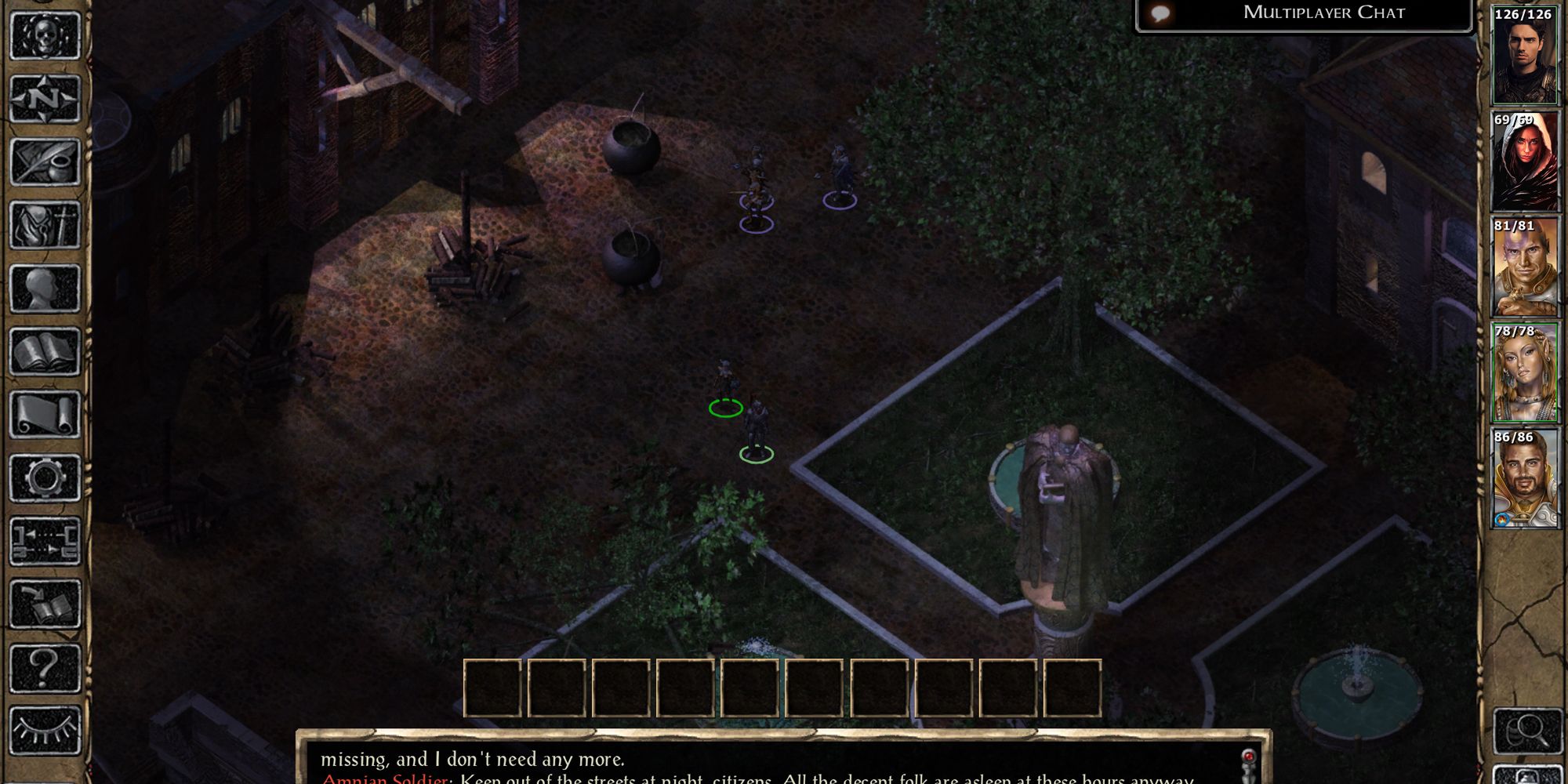Open the multiplayer arrows icon in sidebar

click(x=45, y=541)
